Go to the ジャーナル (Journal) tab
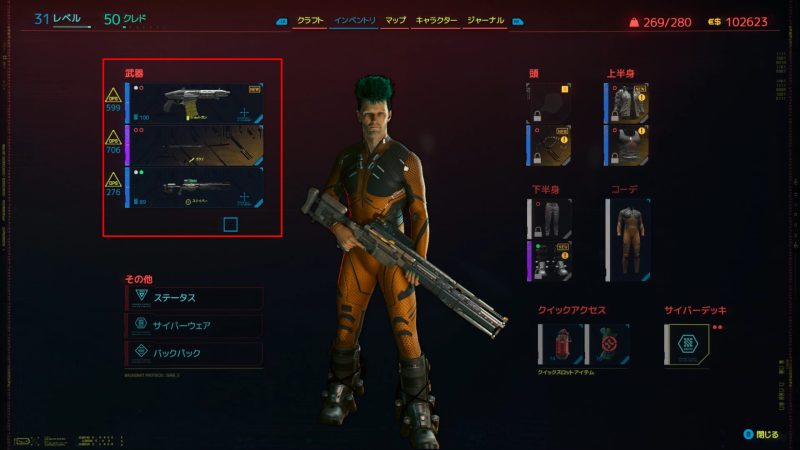 pos(486,20)
